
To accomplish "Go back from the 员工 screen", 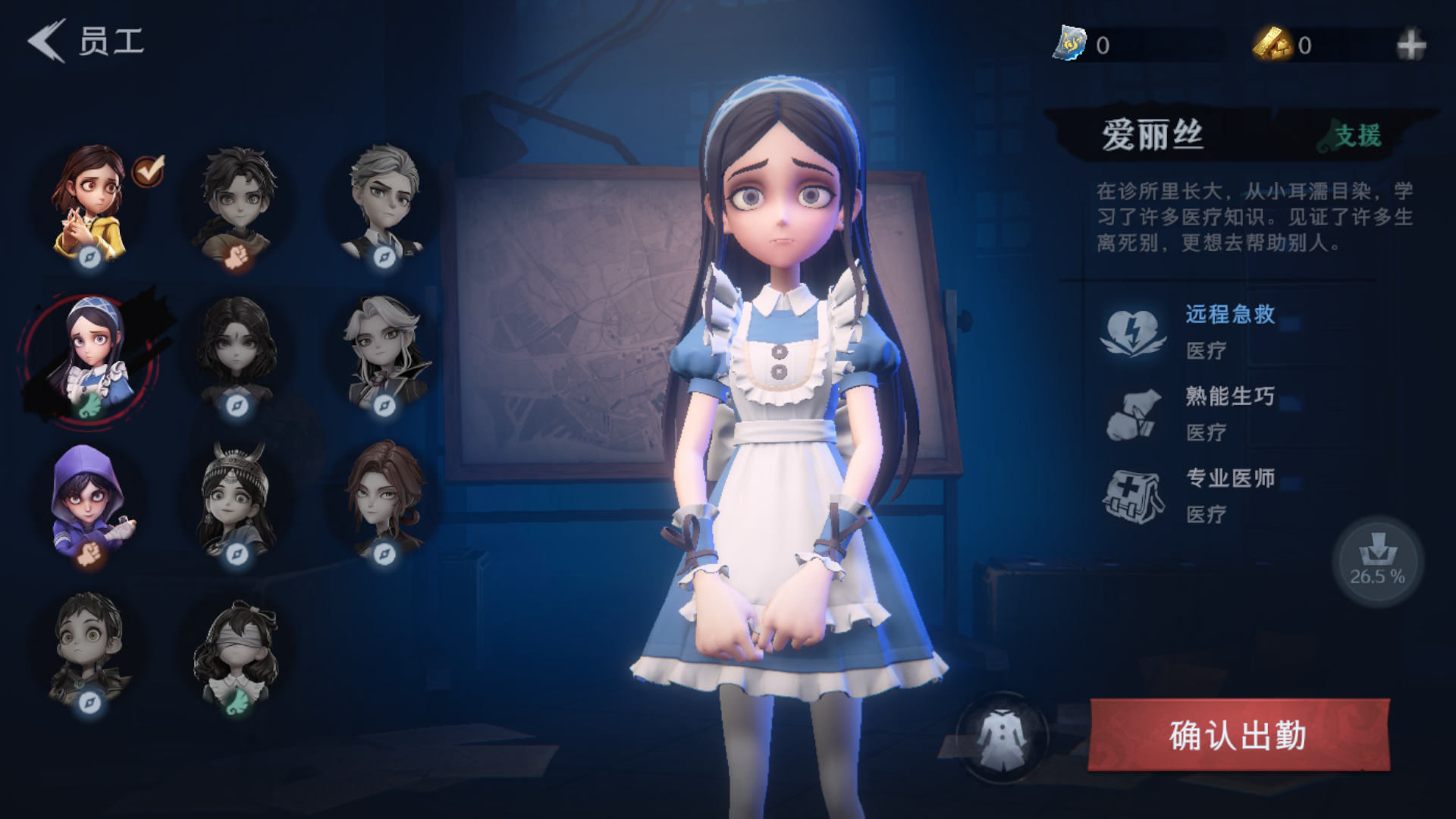I will coord(47,41).
